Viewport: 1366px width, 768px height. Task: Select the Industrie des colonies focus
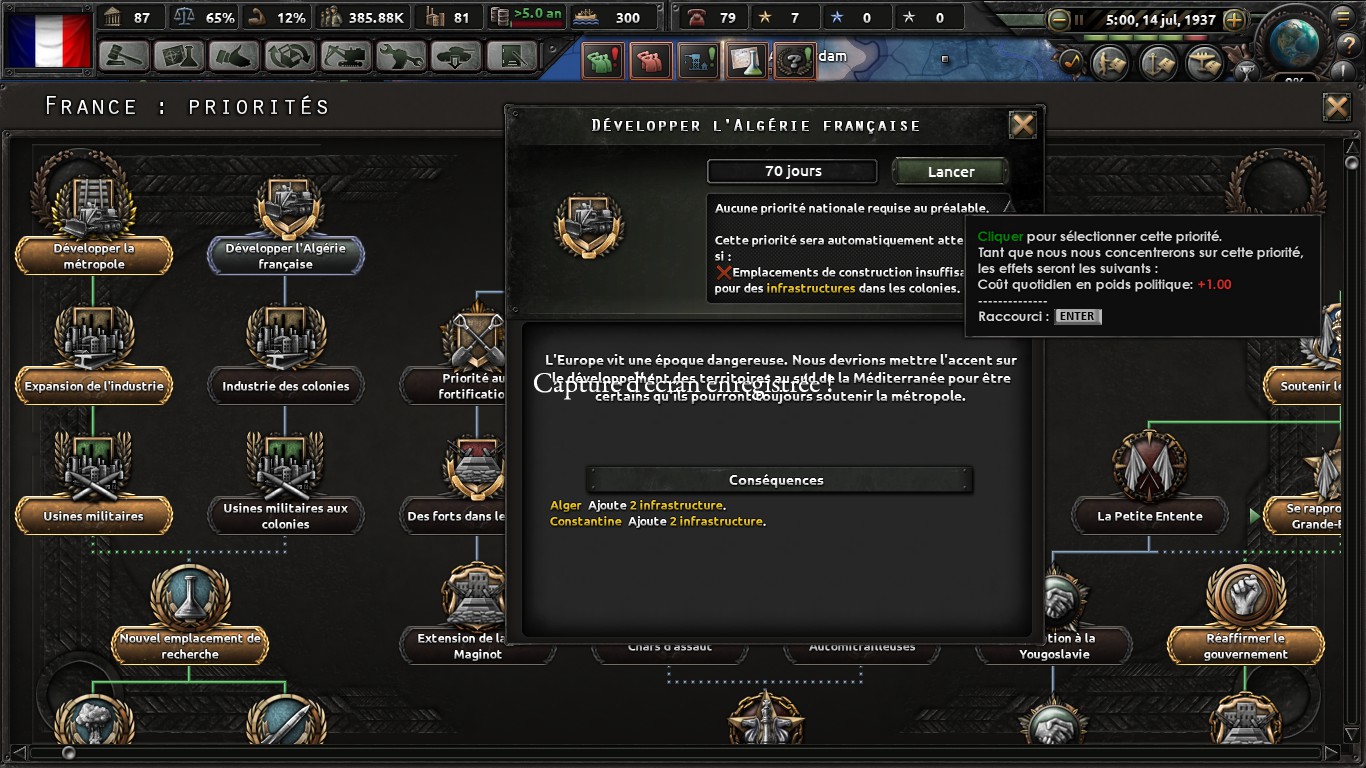(285, 386)
